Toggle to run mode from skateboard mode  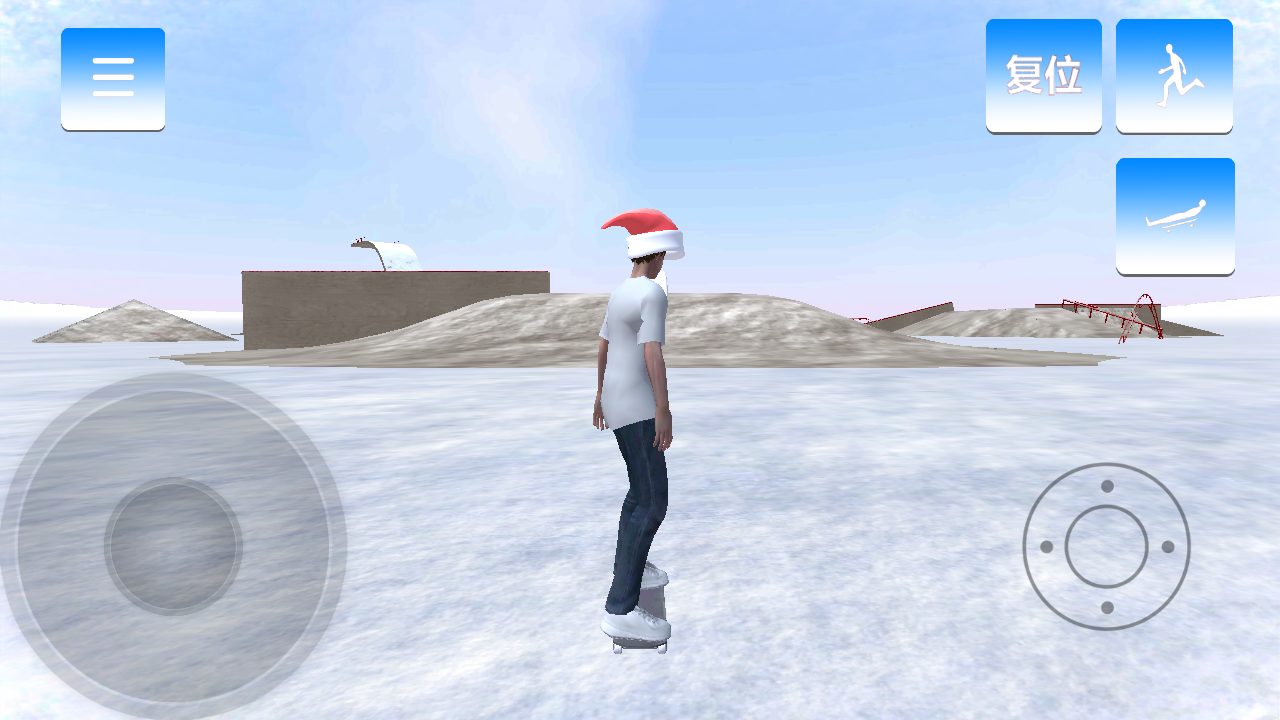(1174, 74)
